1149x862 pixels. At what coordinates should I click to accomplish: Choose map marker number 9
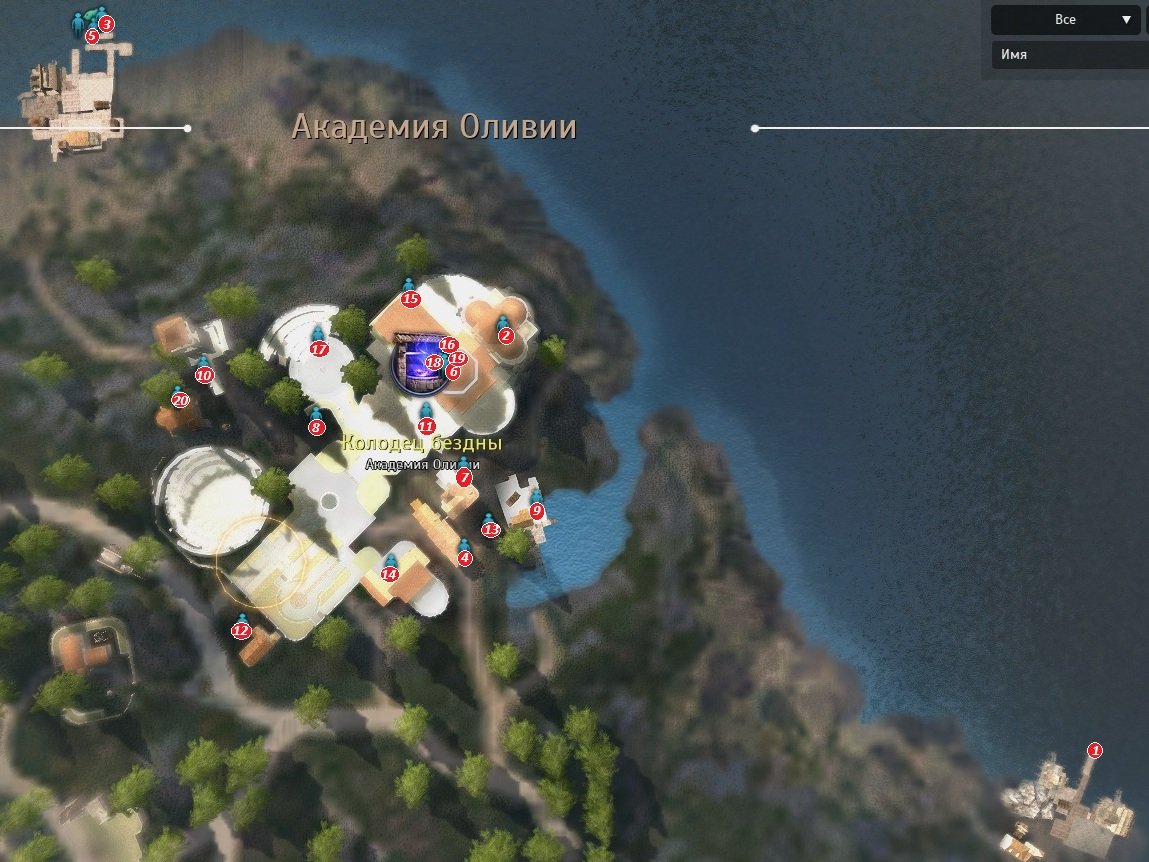536,511
